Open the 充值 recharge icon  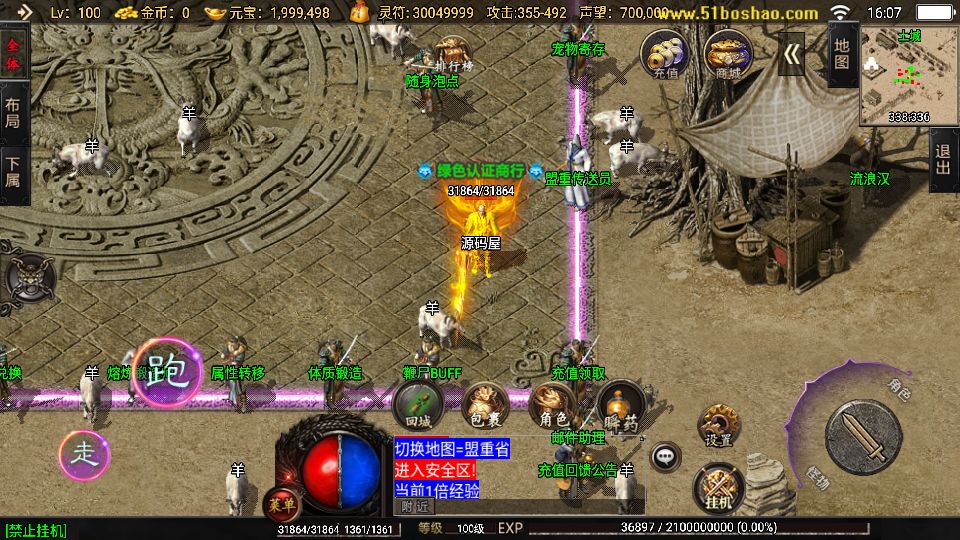click(665, 54)
